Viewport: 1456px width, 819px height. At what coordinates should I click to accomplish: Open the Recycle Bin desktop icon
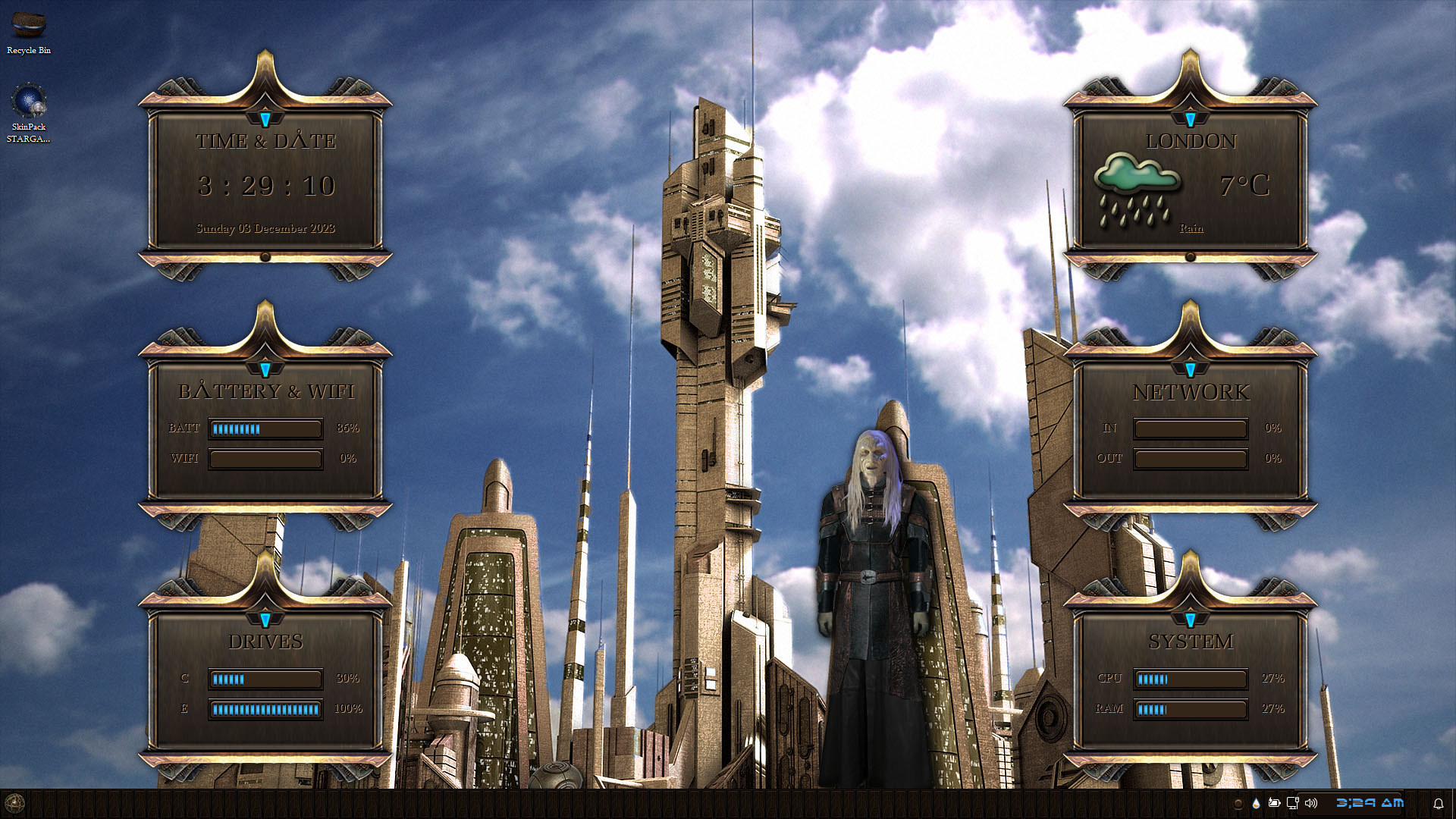(29, 27)
